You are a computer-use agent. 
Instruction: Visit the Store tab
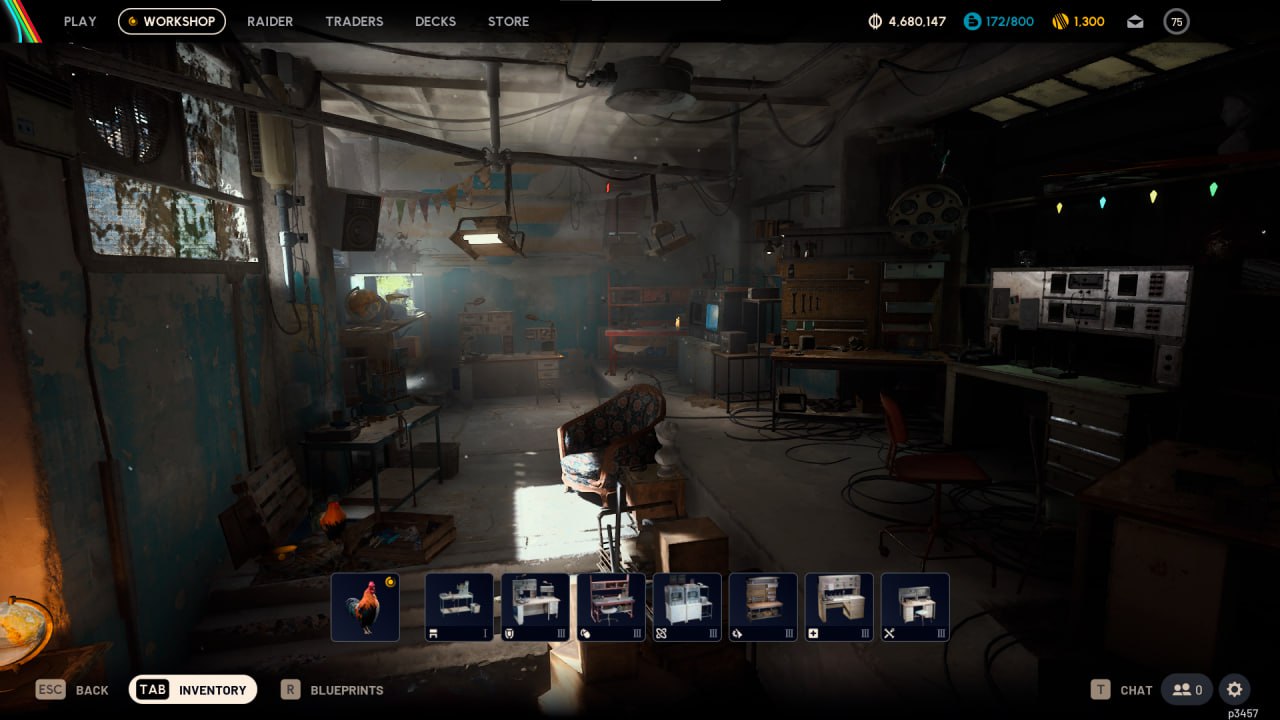[x=508, y=21]
